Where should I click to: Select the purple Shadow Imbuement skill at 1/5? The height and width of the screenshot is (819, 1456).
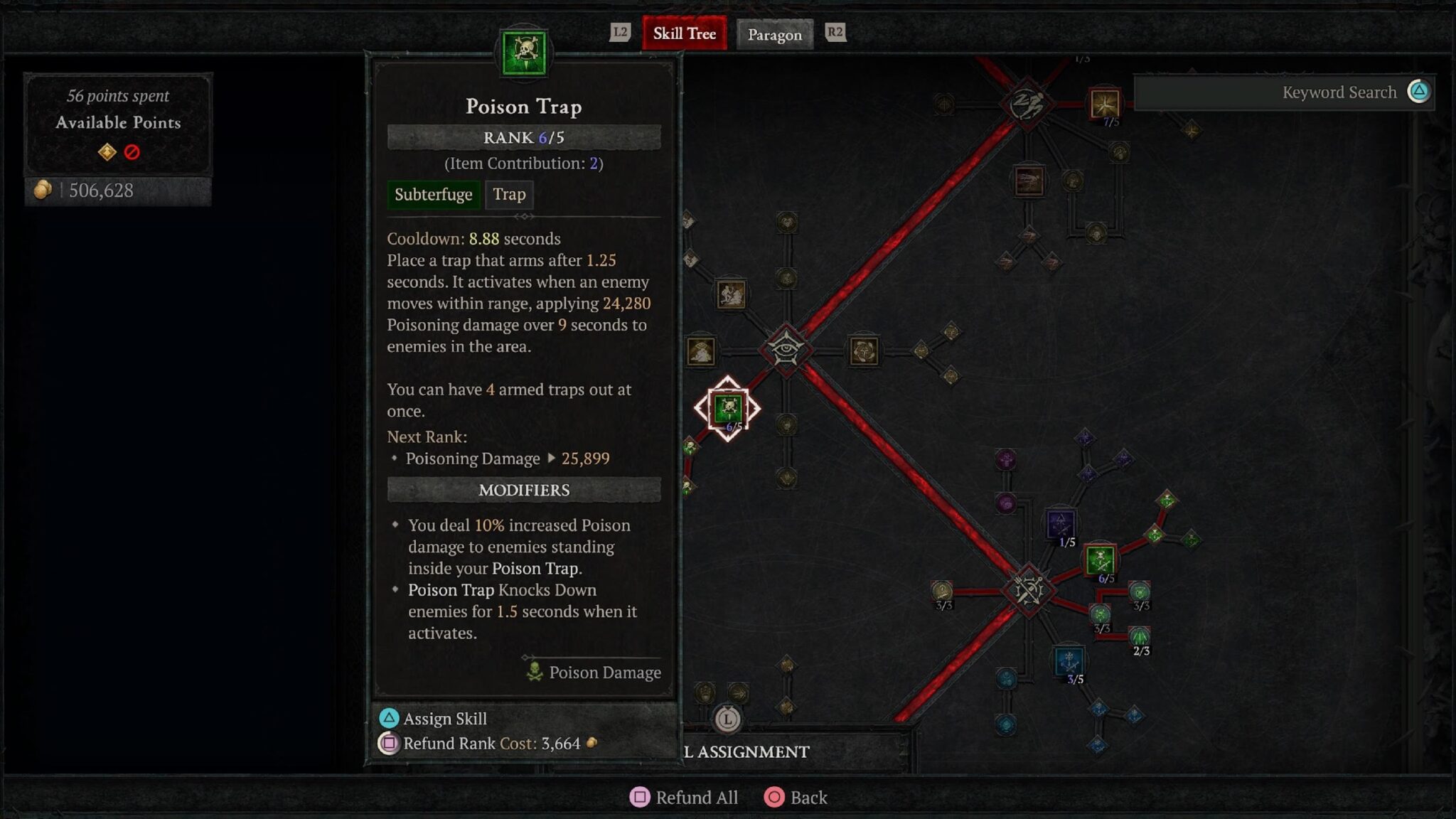tap(1060, 525)
